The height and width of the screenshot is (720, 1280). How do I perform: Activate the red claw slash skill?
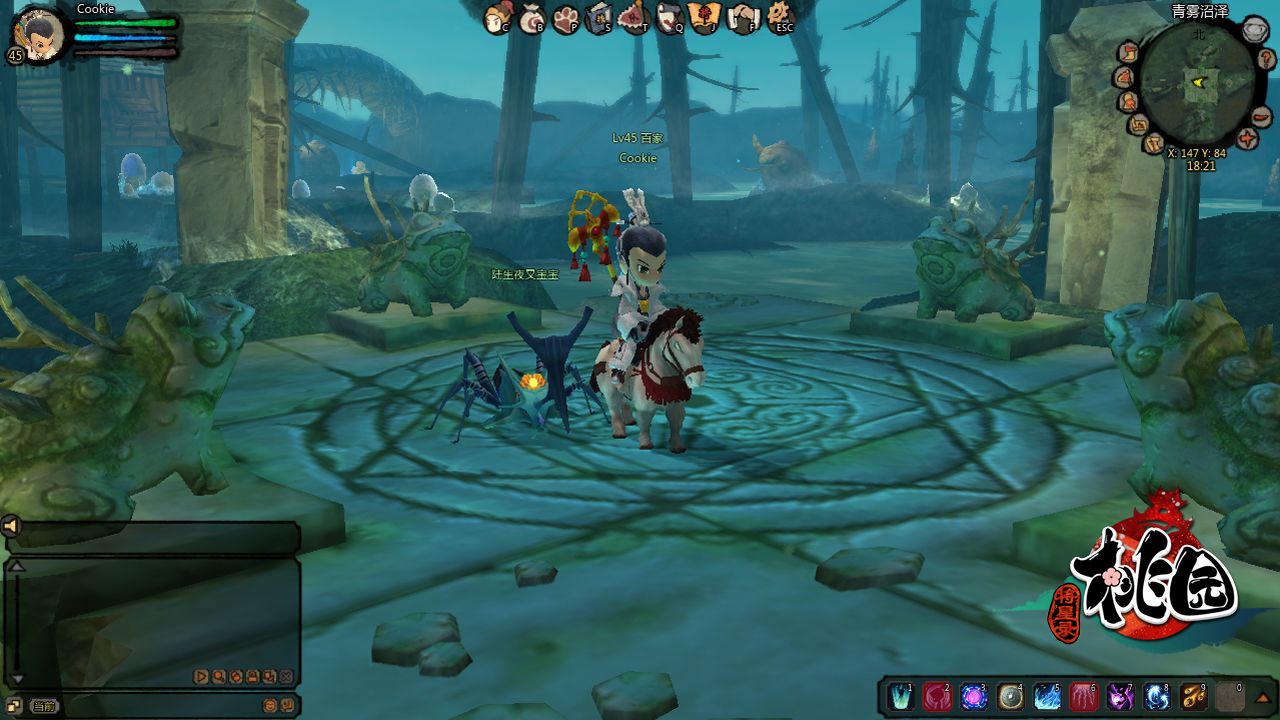tap(1084, 696)
